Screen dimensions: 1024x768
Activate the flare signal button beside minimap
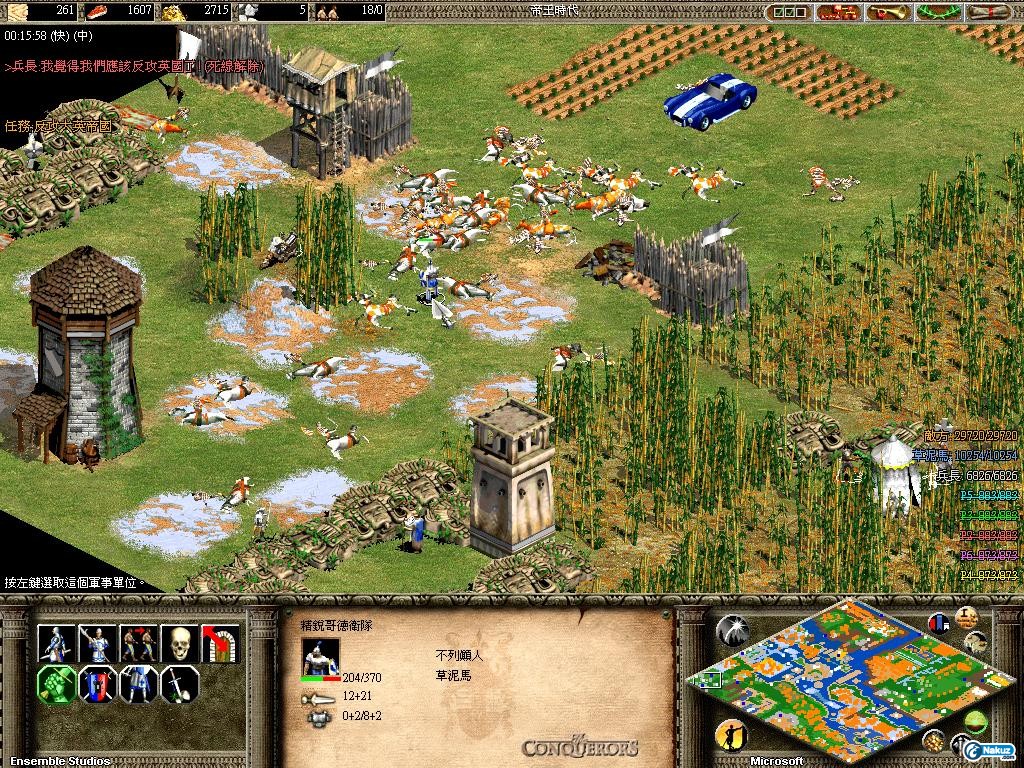point(732,630)
